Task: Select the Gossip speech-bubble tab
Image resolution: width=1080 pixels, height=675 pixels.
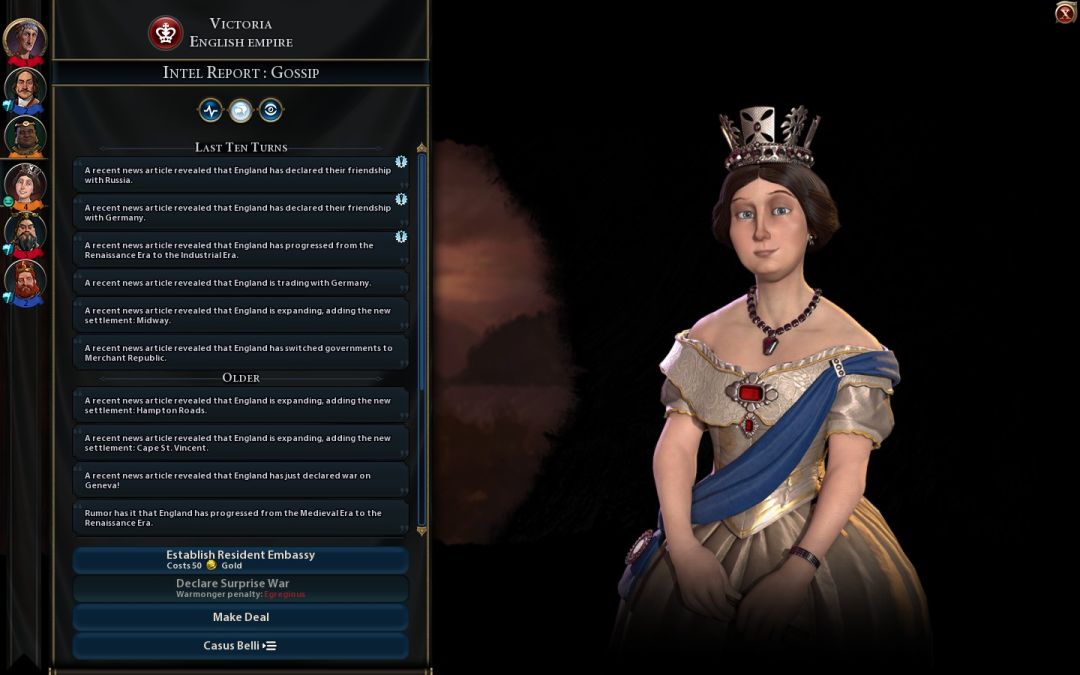Action: pos(240,110)
